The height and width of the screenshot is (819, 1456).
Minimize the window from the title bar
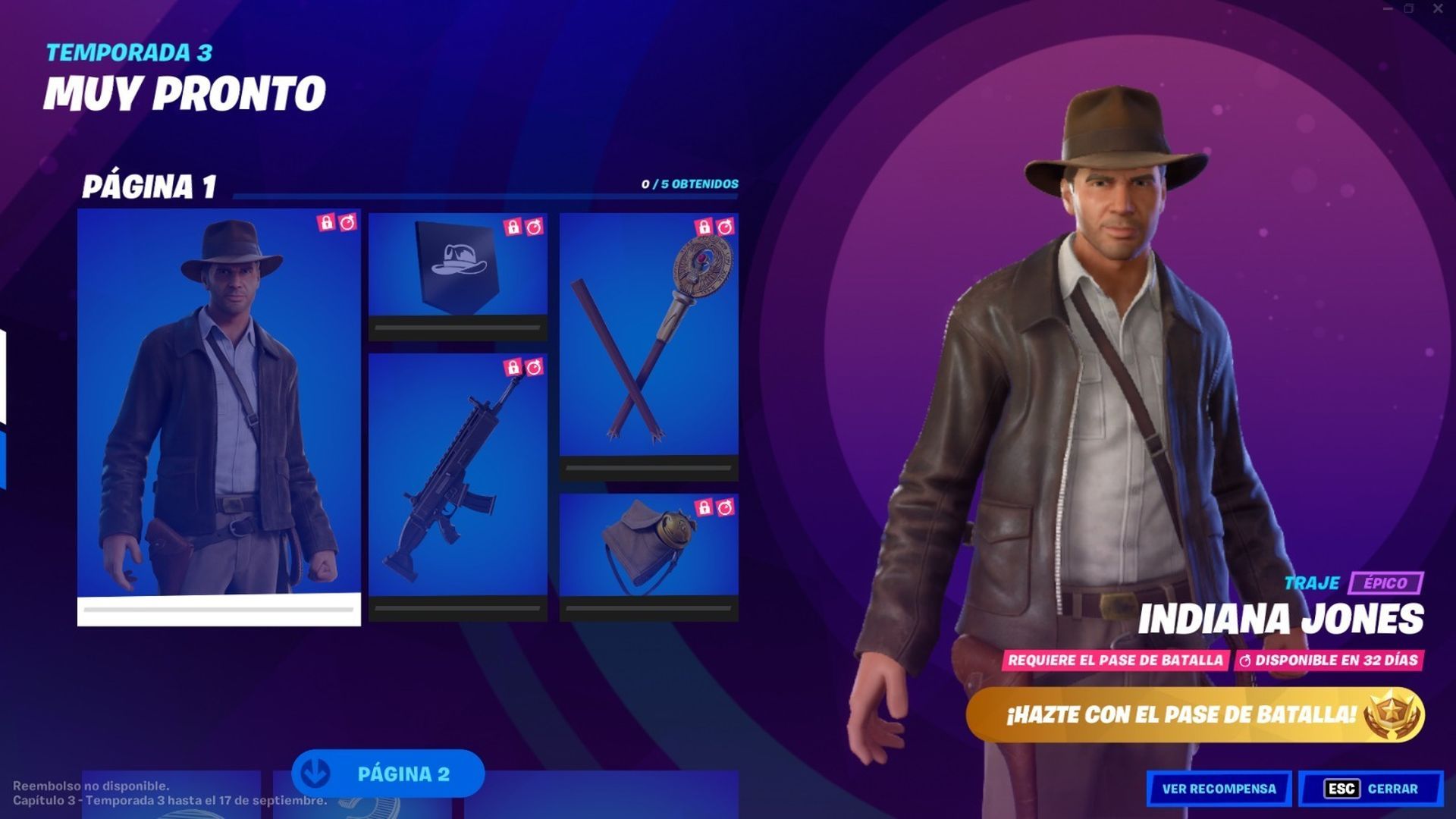click(x=1389, y=8)
